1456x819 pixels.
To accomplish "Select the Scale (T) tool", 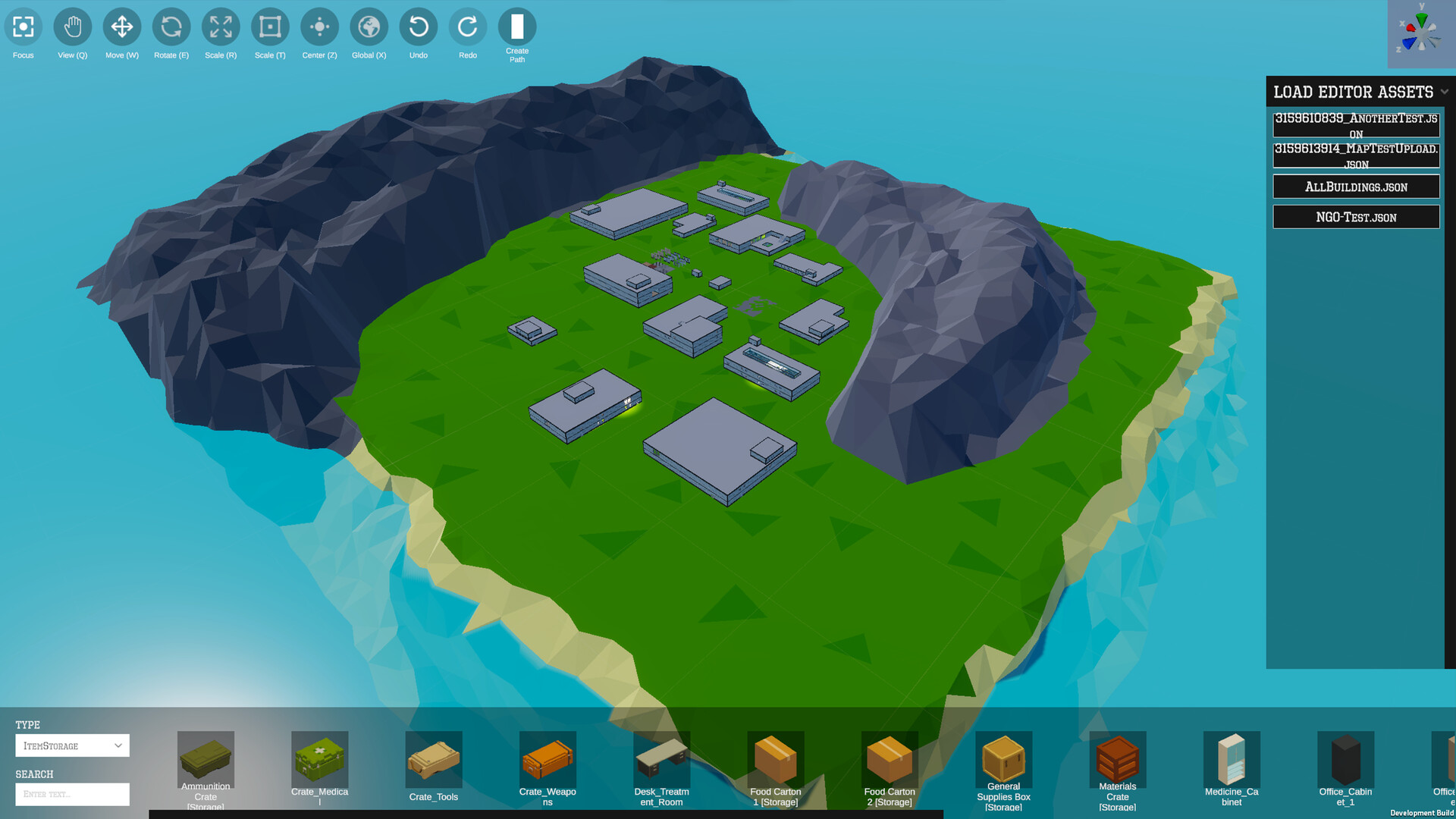I will pyautogui.click(x=269, y=27).
